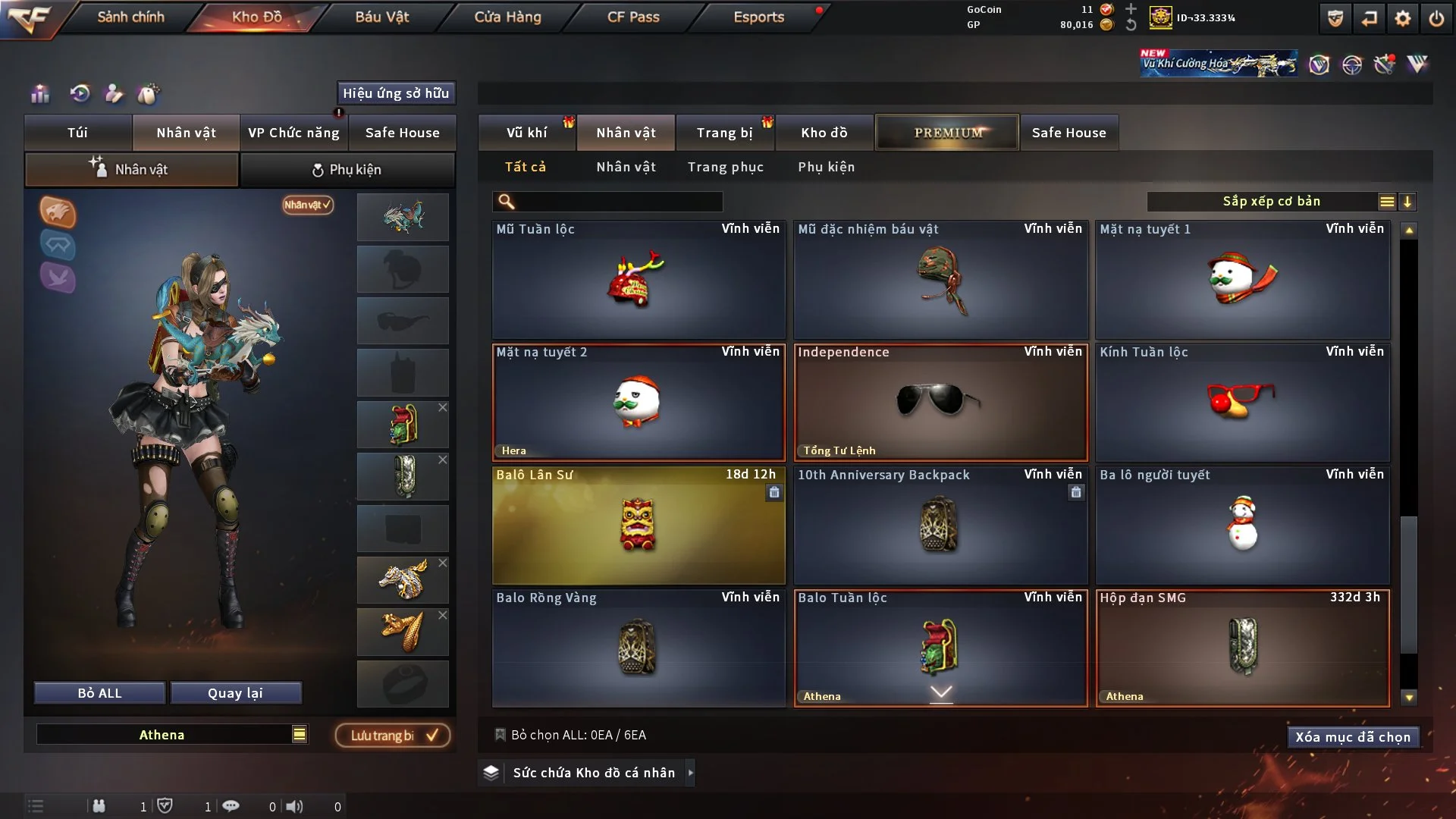The image size is (1456, 819).
Task: Switch to the Cửa Hàng shop tab
Action: [507, 17]
